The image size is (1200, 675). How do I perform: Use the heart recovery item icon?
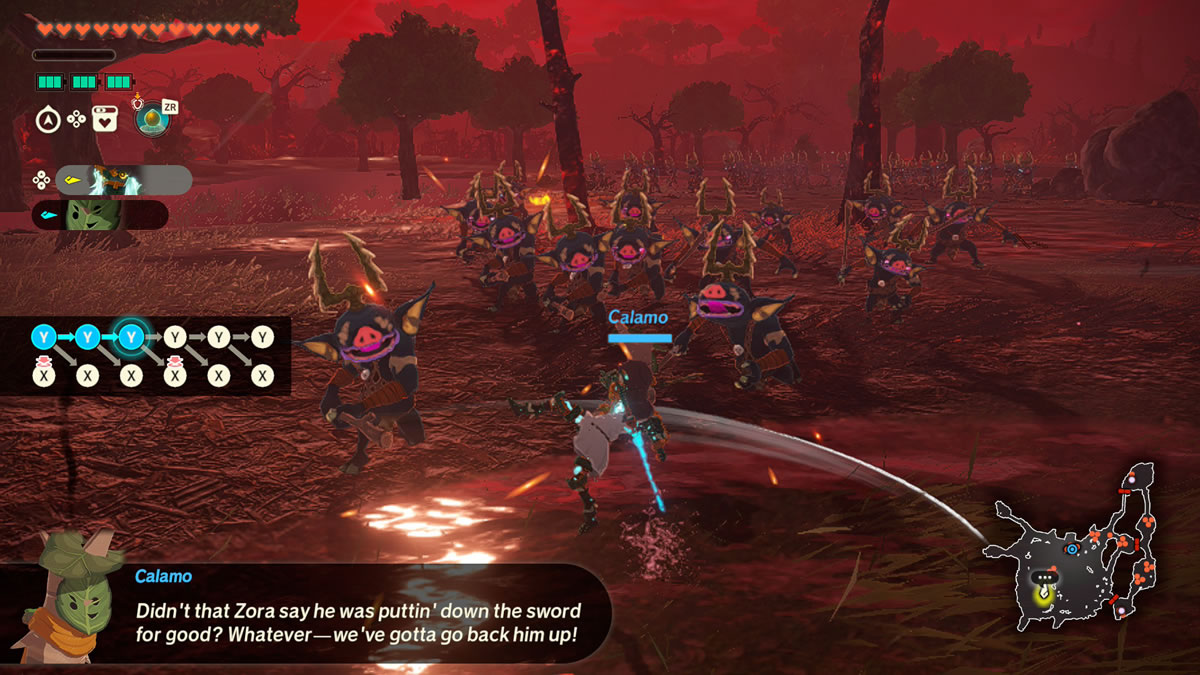[x=106, y=120]
